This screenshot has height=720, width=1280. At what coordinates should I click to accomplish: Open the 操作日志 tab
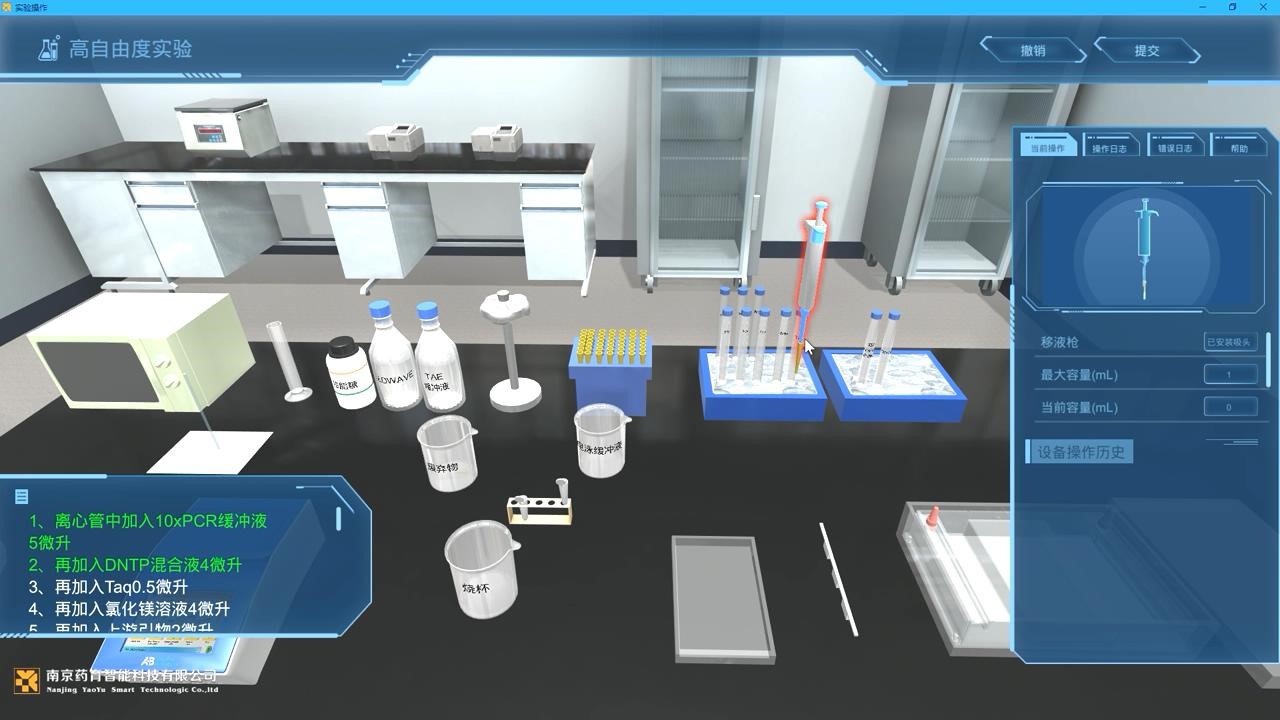coord(1109,148)
